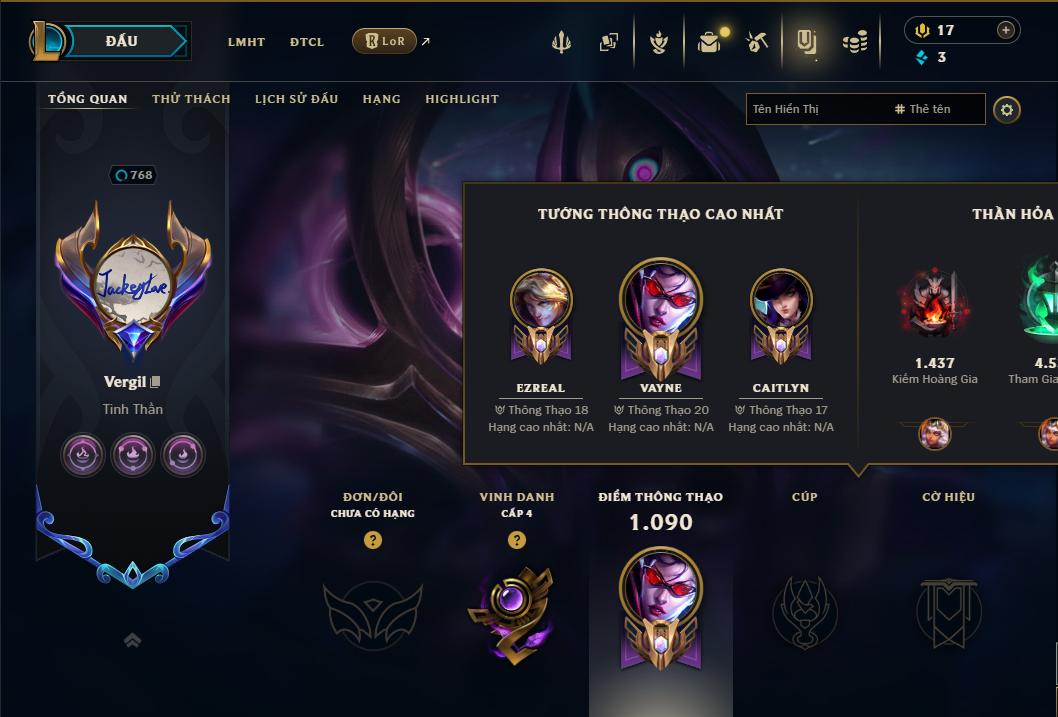1058x717 pixels.
Task: Add currency with the plus button
Action: click(1006, 30)
